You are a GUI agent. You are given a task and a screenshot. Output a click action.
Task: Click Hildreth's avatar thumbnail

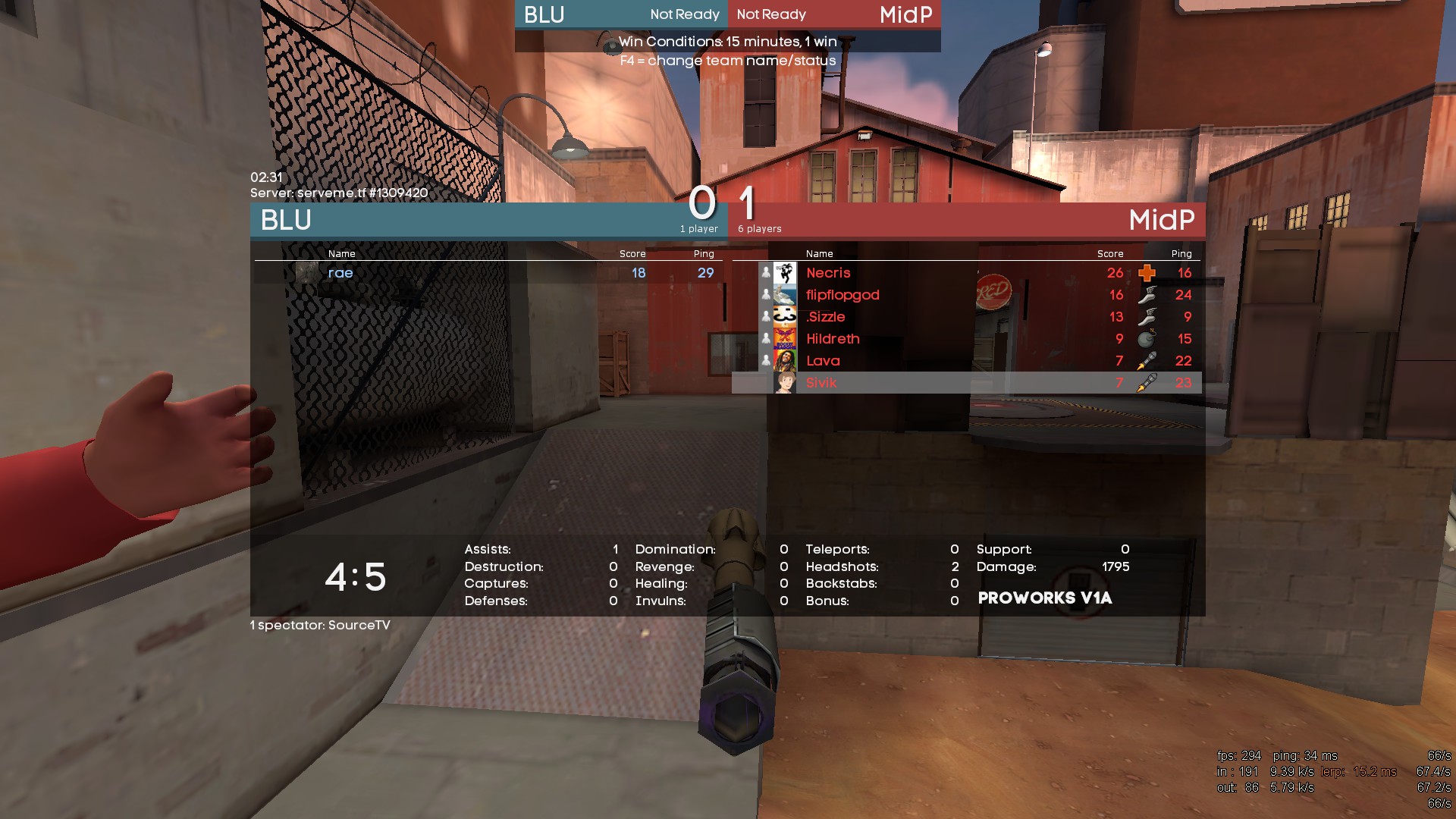click(x=785, y=339)
